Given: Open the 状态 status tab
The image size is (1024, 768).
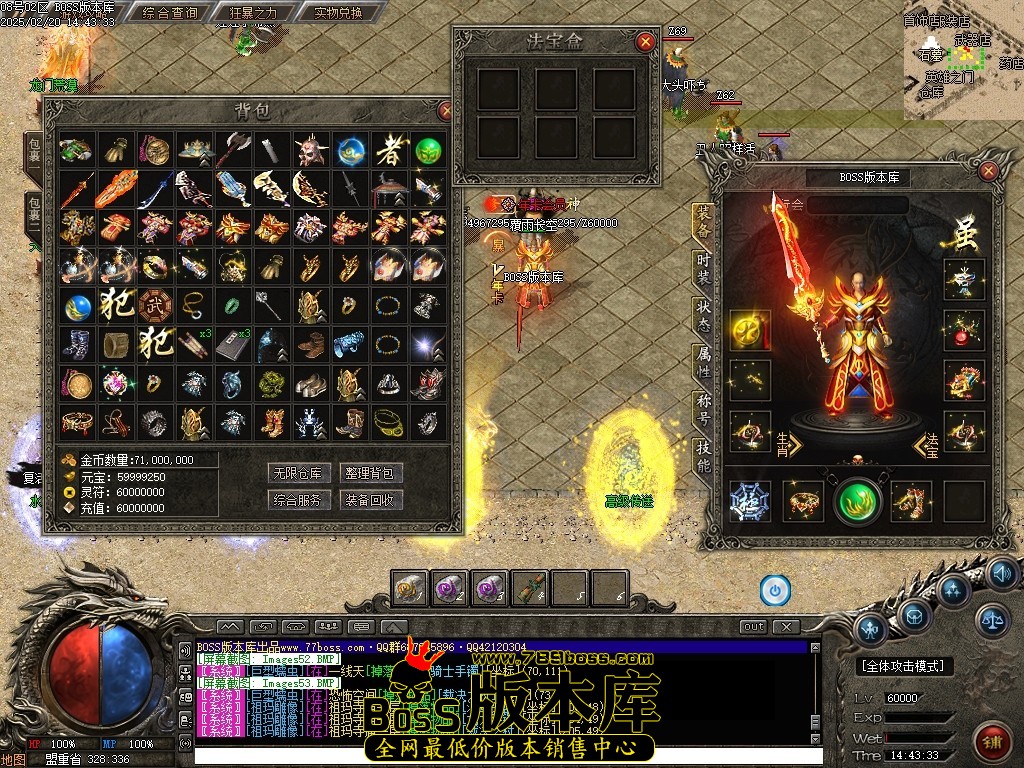Looking at the screenshot, I should point(703,316).
